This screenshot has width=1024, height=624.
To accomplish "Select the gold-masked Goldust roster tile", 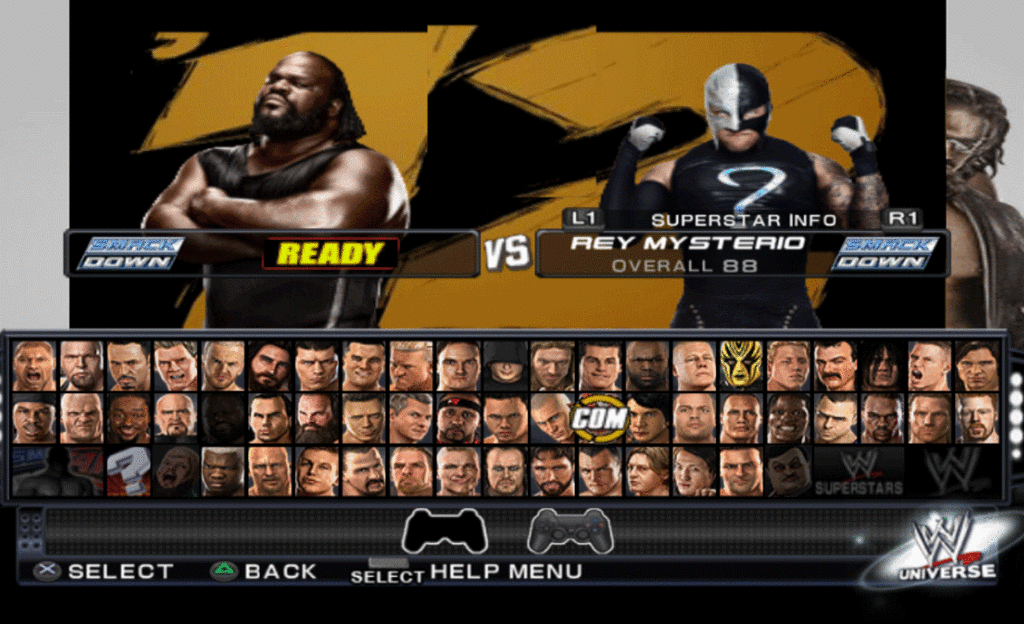I will [740, 365].
